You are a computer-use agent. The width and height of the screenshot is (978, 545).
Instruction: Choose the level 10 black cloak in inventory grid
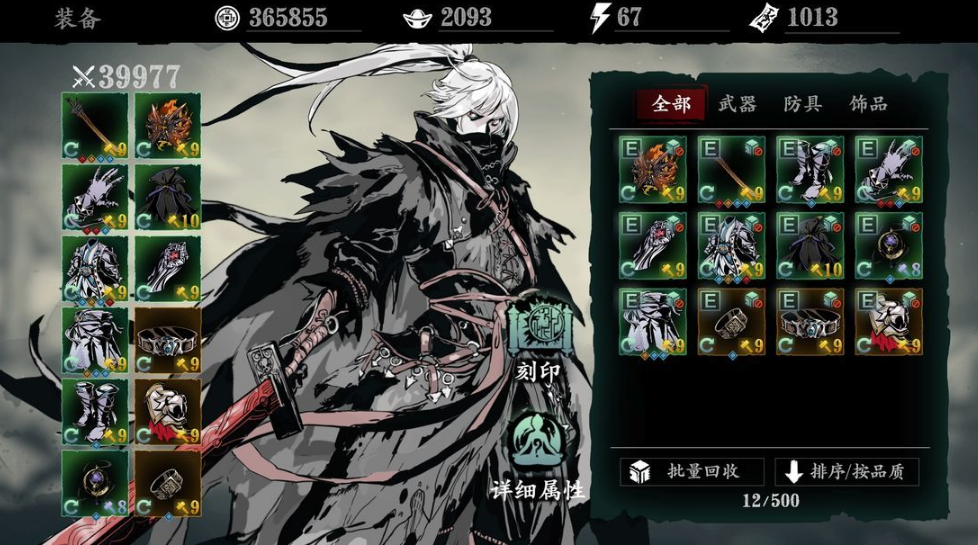809,246
